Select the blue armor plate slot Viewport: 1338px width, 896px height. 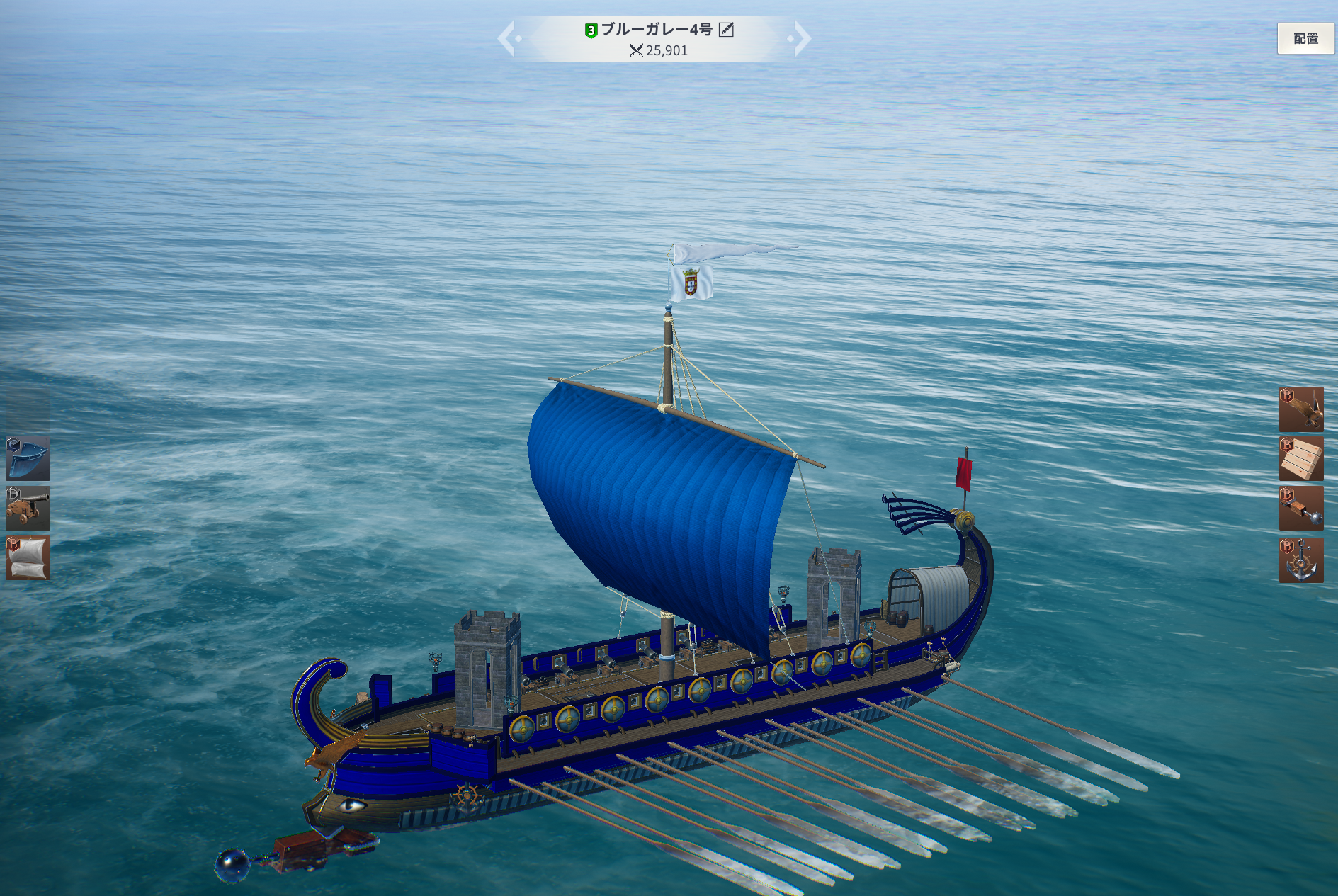[x=28, y=458]
